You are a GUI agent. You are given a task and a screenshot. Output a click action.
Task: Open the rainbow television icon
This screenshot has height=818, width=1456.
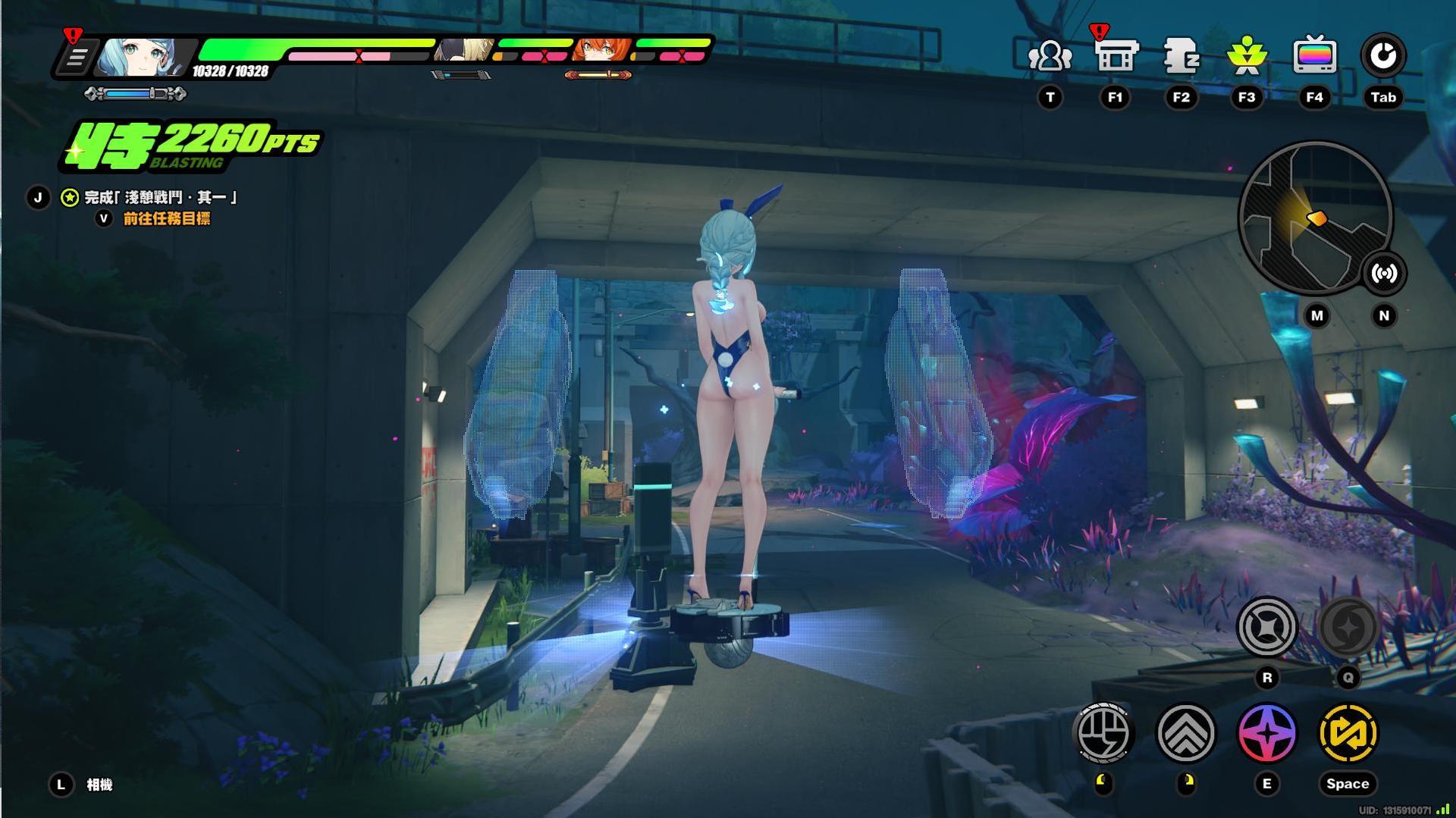pyautogui.click(x=1314, y=57)
